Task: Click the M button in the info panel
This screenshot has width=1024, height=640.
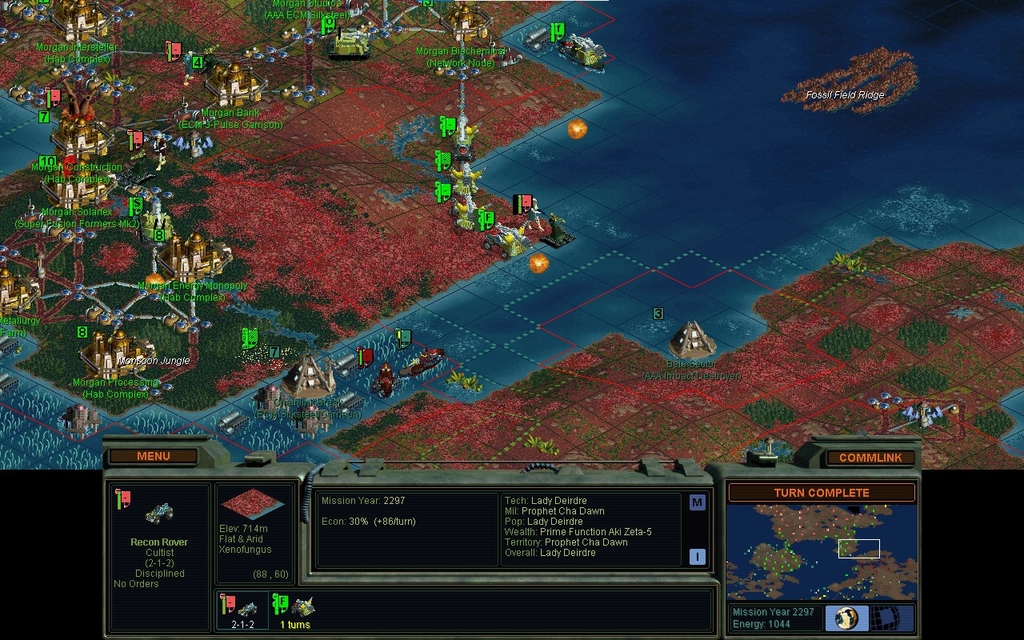Action: pyautogui.click(x=697, y=503)
